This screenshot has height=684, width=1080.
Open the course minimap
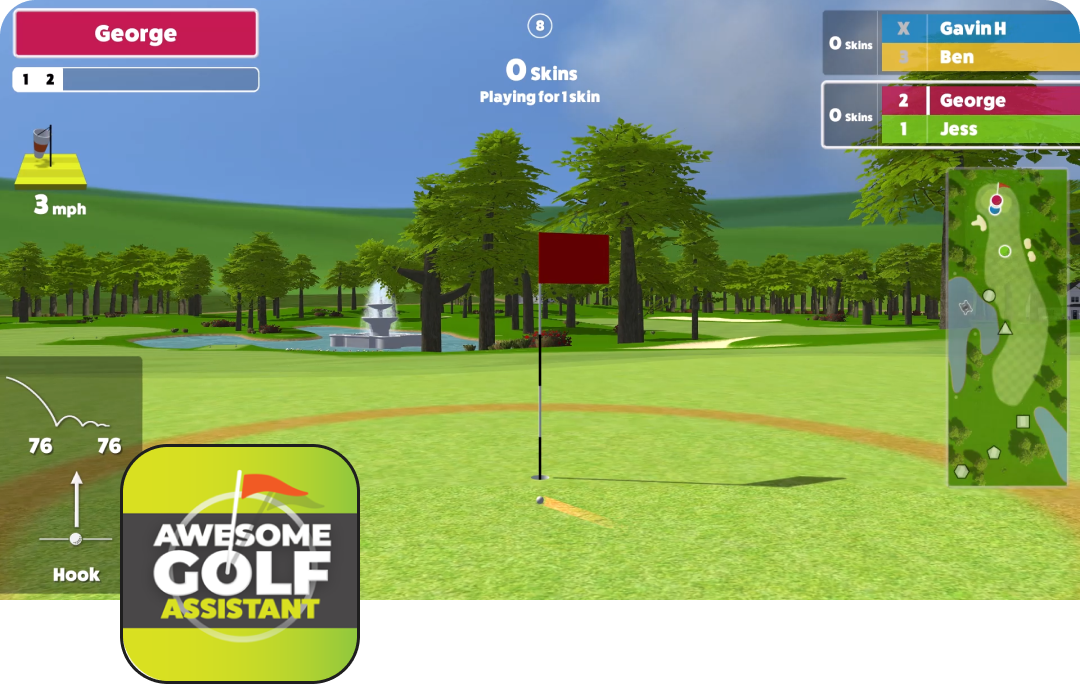point(1007,326)
